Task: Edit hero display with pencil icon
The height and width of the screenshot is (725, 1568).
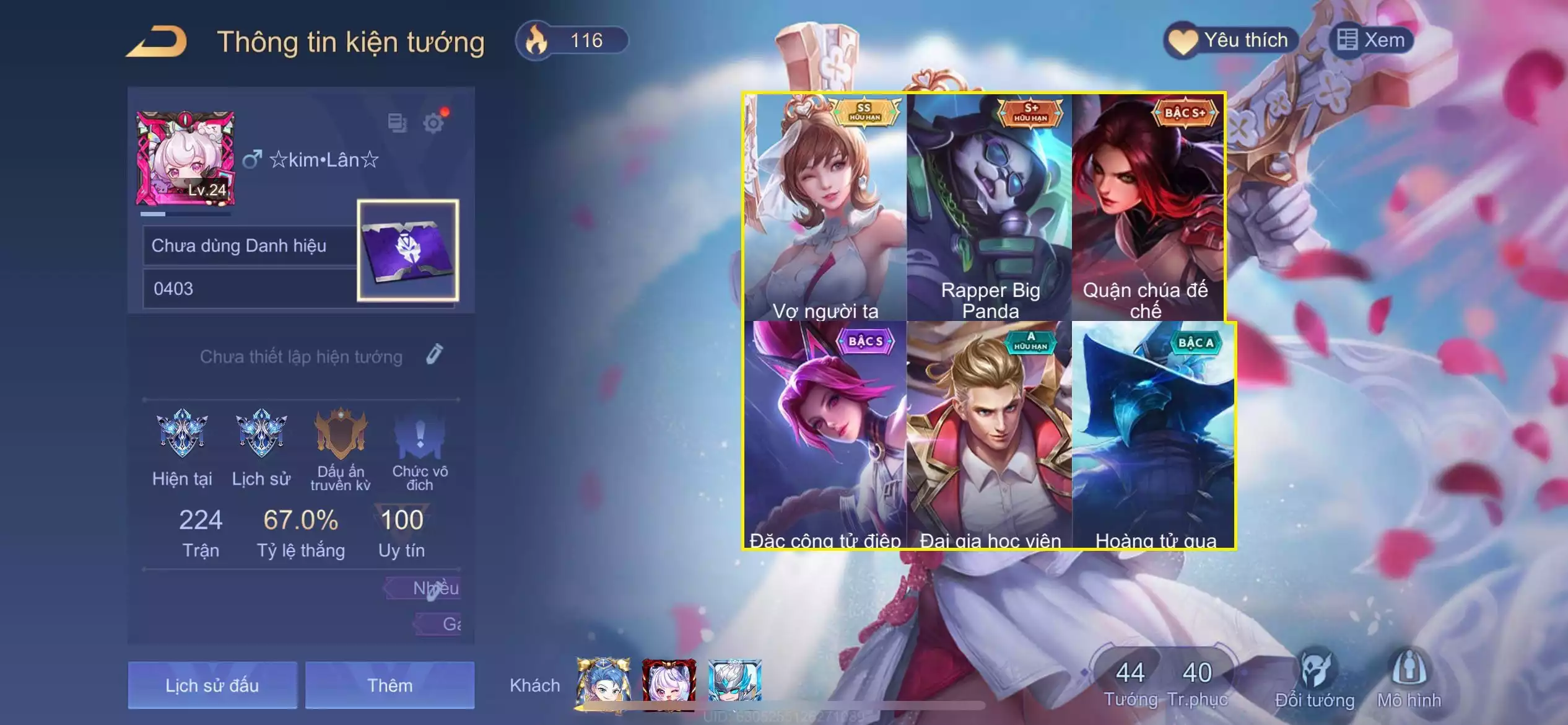Action: coord(435,354)
